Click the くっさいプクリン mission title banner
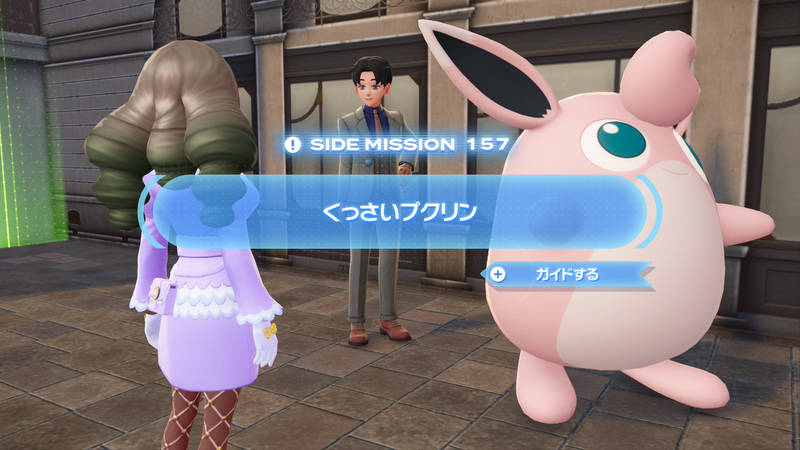Image resolution: width=800 pixels, height=450 pixels. [x=399, y=211]
